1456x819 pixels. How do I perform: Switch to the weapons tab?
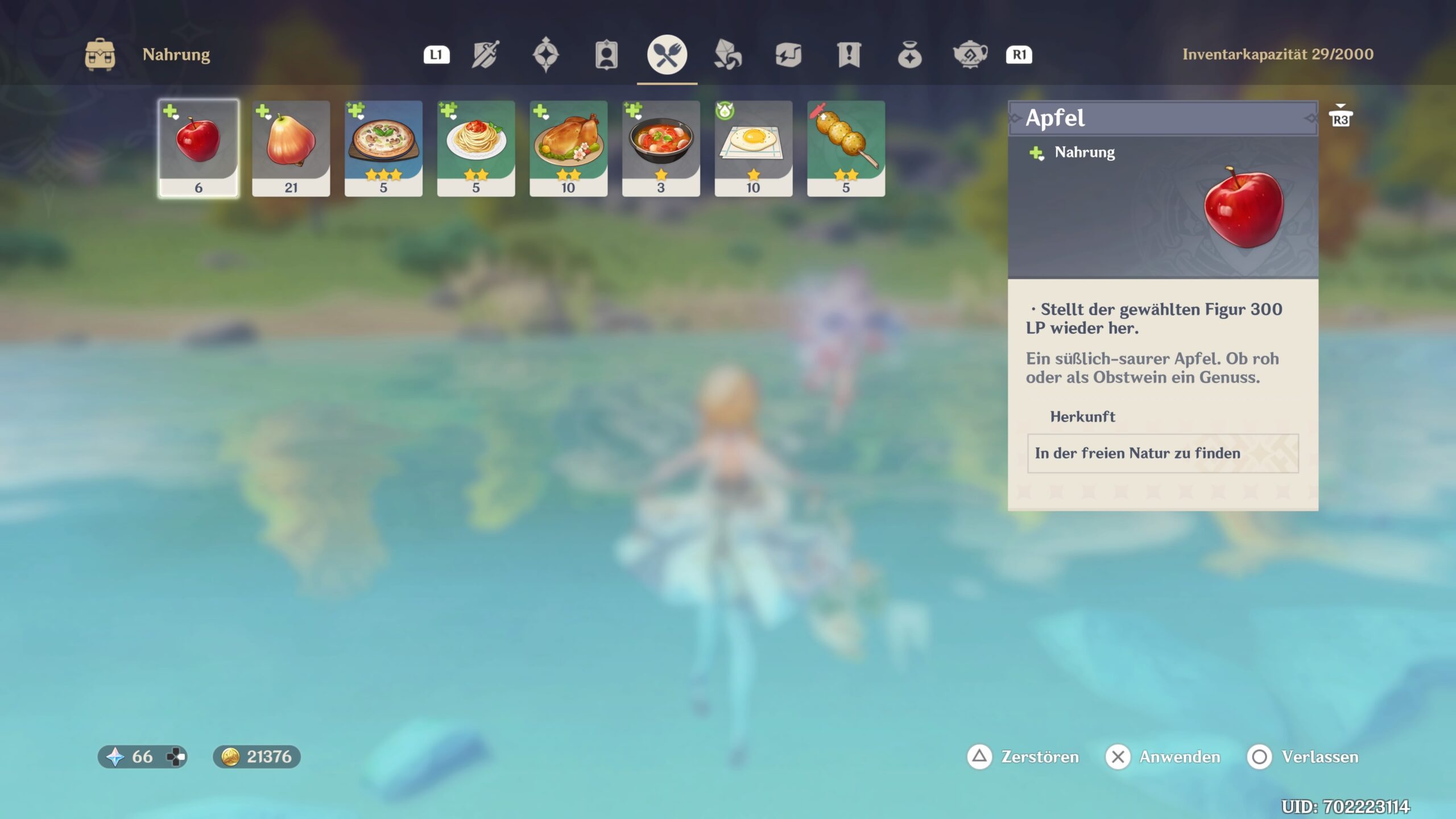(x=486, y=55)
